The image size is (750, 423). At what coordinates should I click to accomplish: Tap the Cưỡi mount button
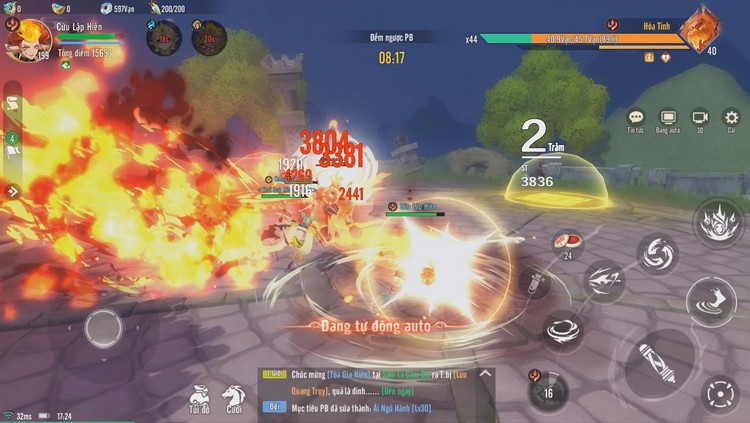[234, 397]
